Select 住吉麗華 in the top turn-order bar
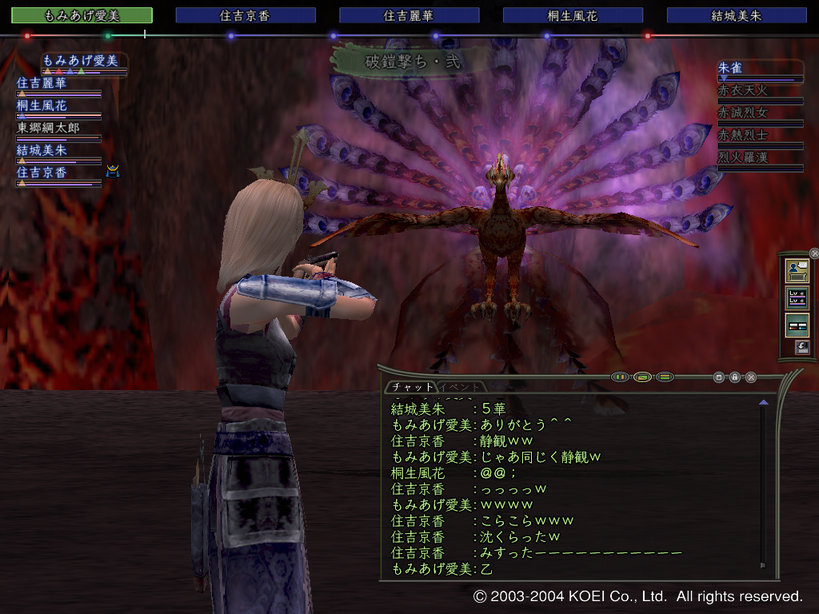The width and height of the screenshot is (819, 614). click(x=408, y=16)
